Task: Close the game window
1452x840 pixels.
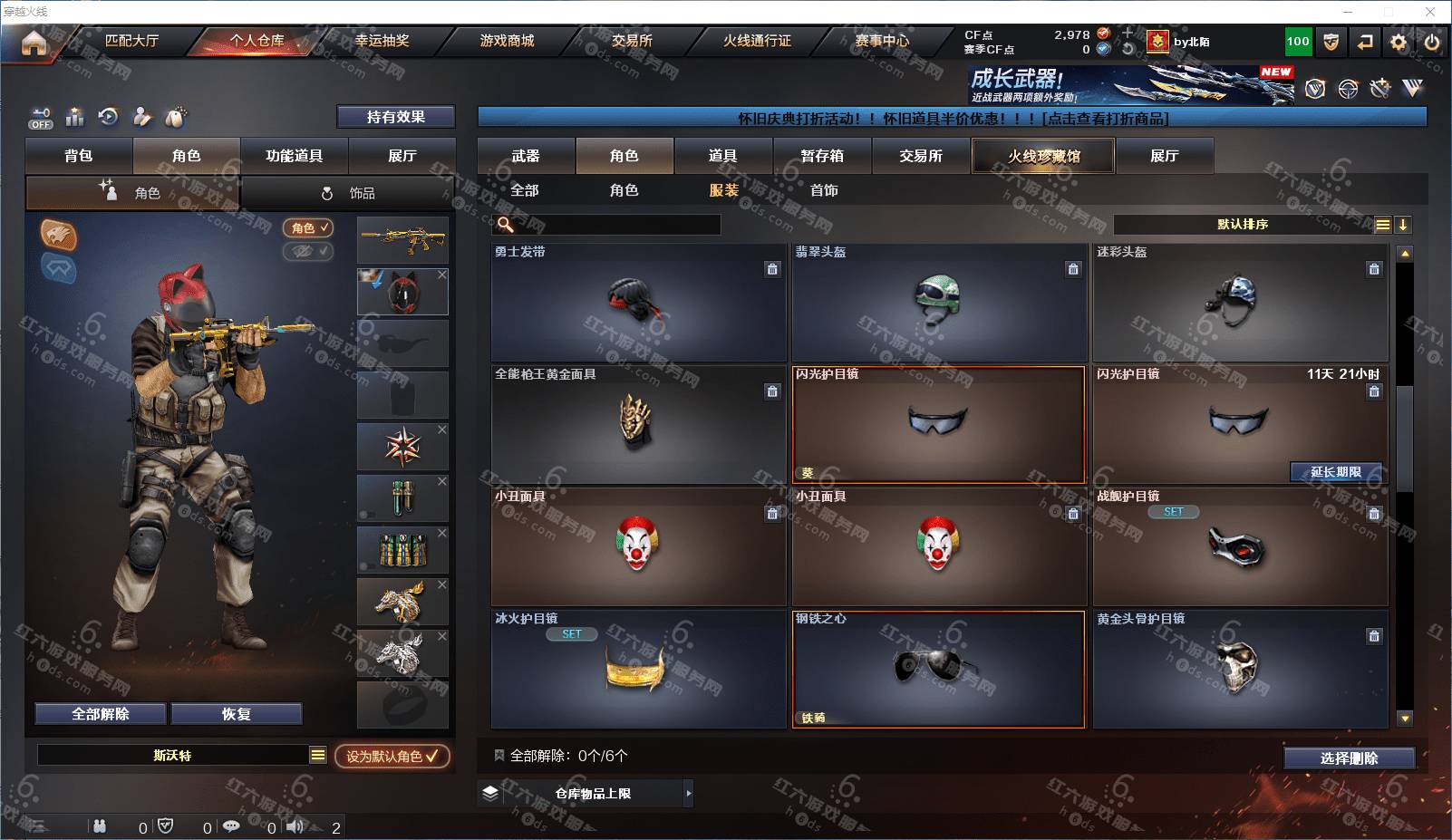Action: point(1430,12)
